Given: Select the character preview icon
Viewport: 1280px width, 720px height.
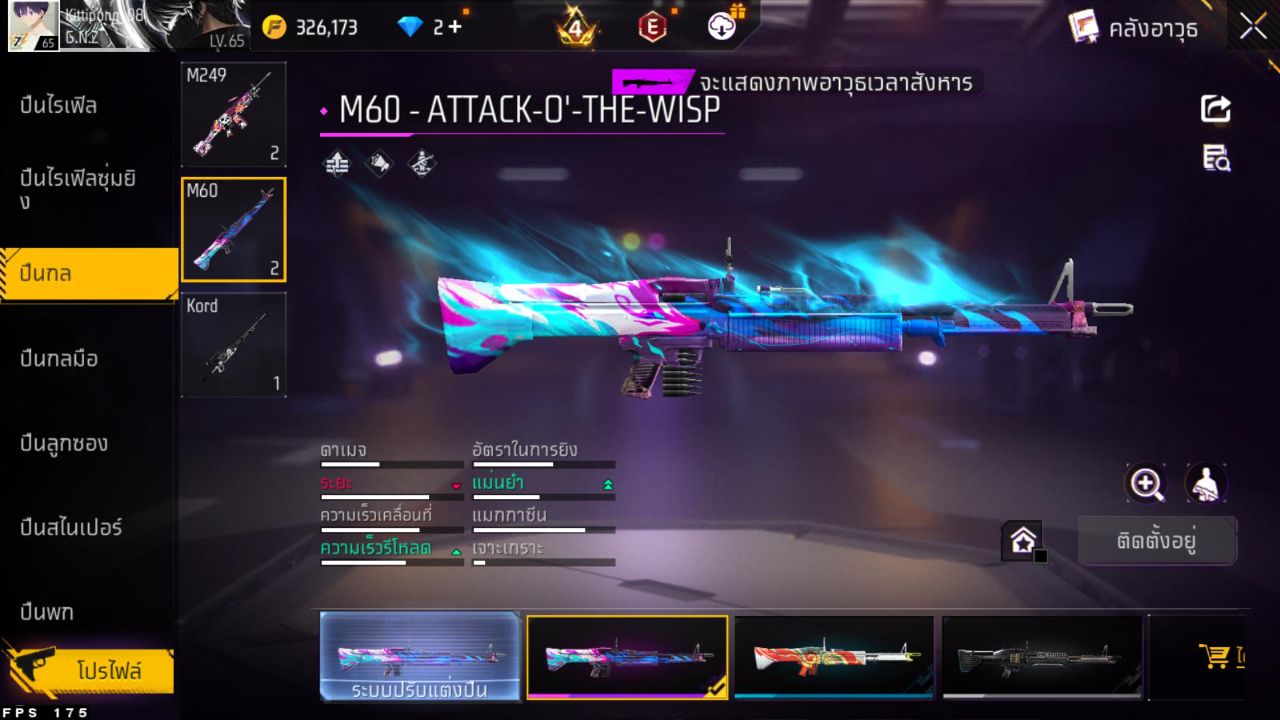Looking at the screenshot, I should coord(1205,484).
